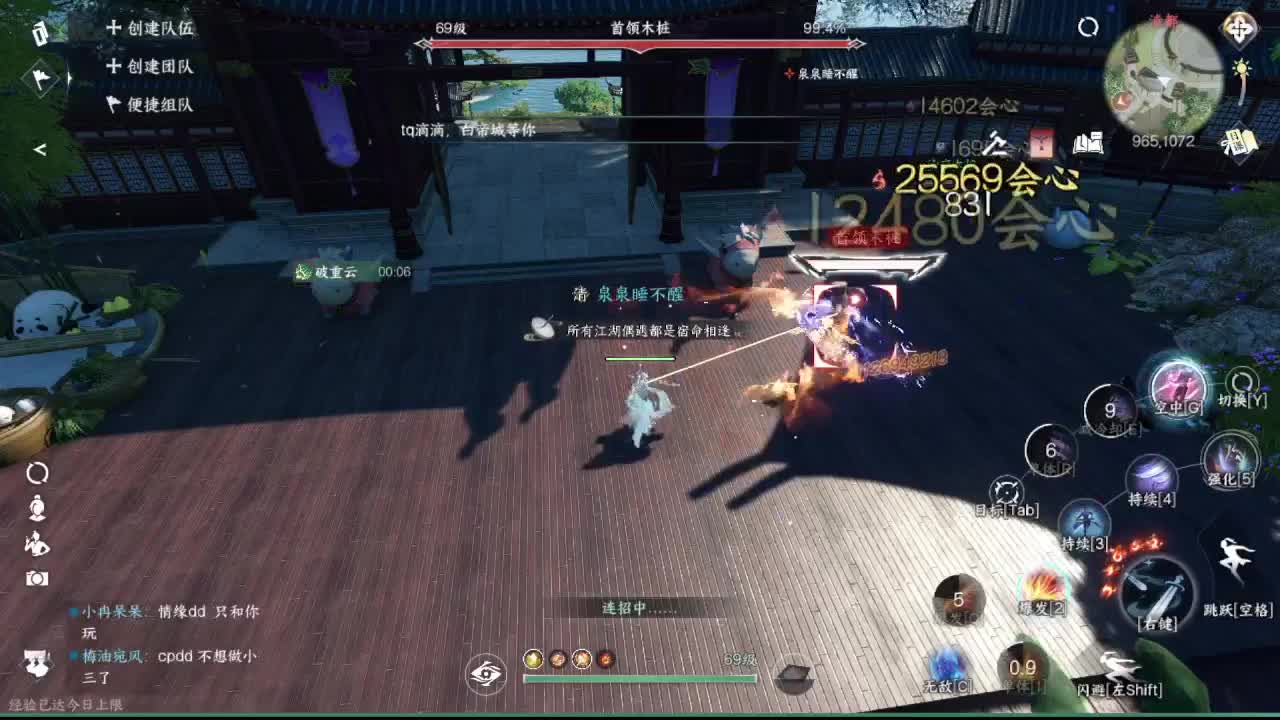Select the 跳跃 (jump) skill icon
Screen dimensions: 1280x720
pyautogui.click(x=1237, y=553)
